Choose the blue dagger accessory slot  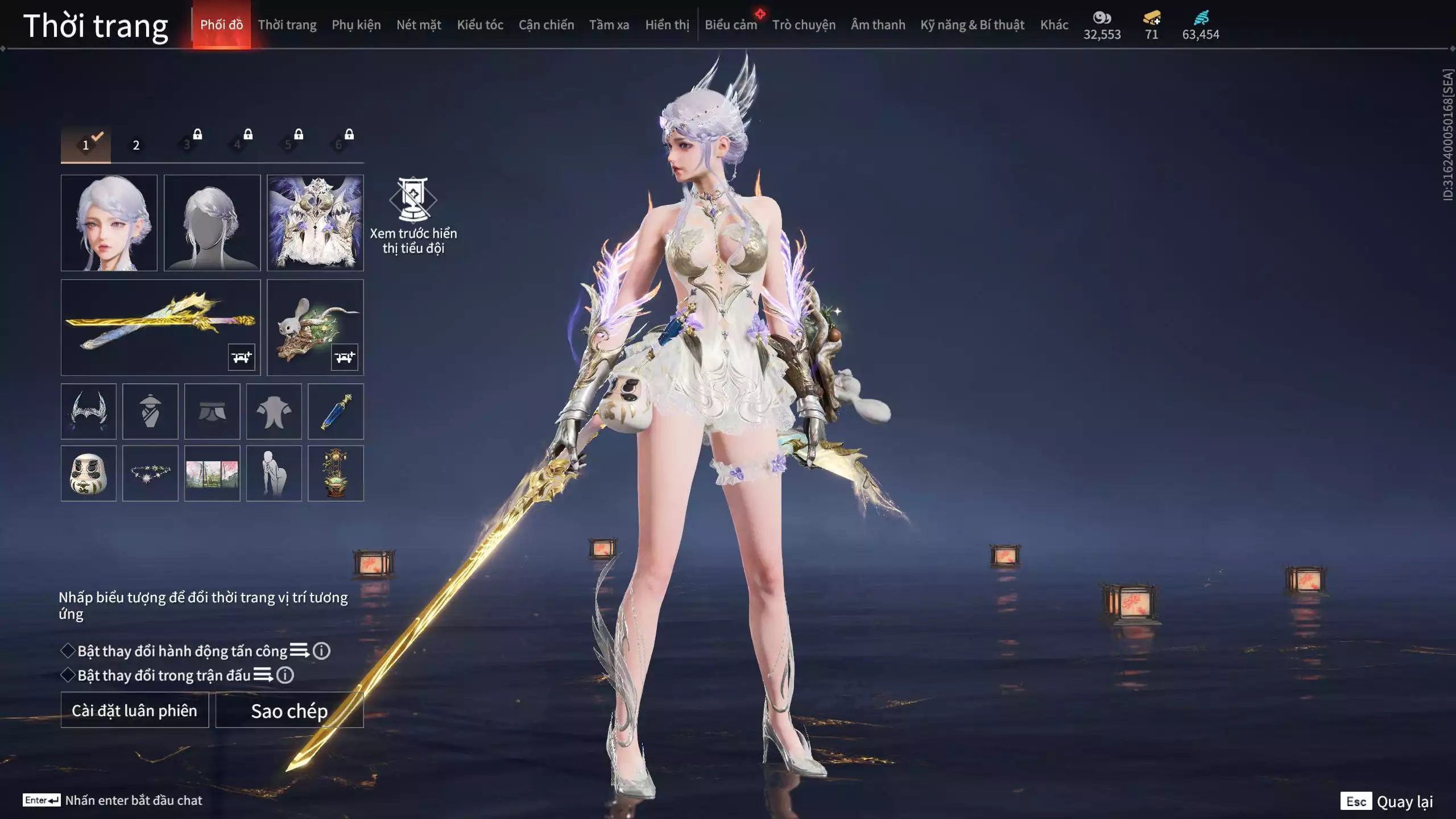336,411
